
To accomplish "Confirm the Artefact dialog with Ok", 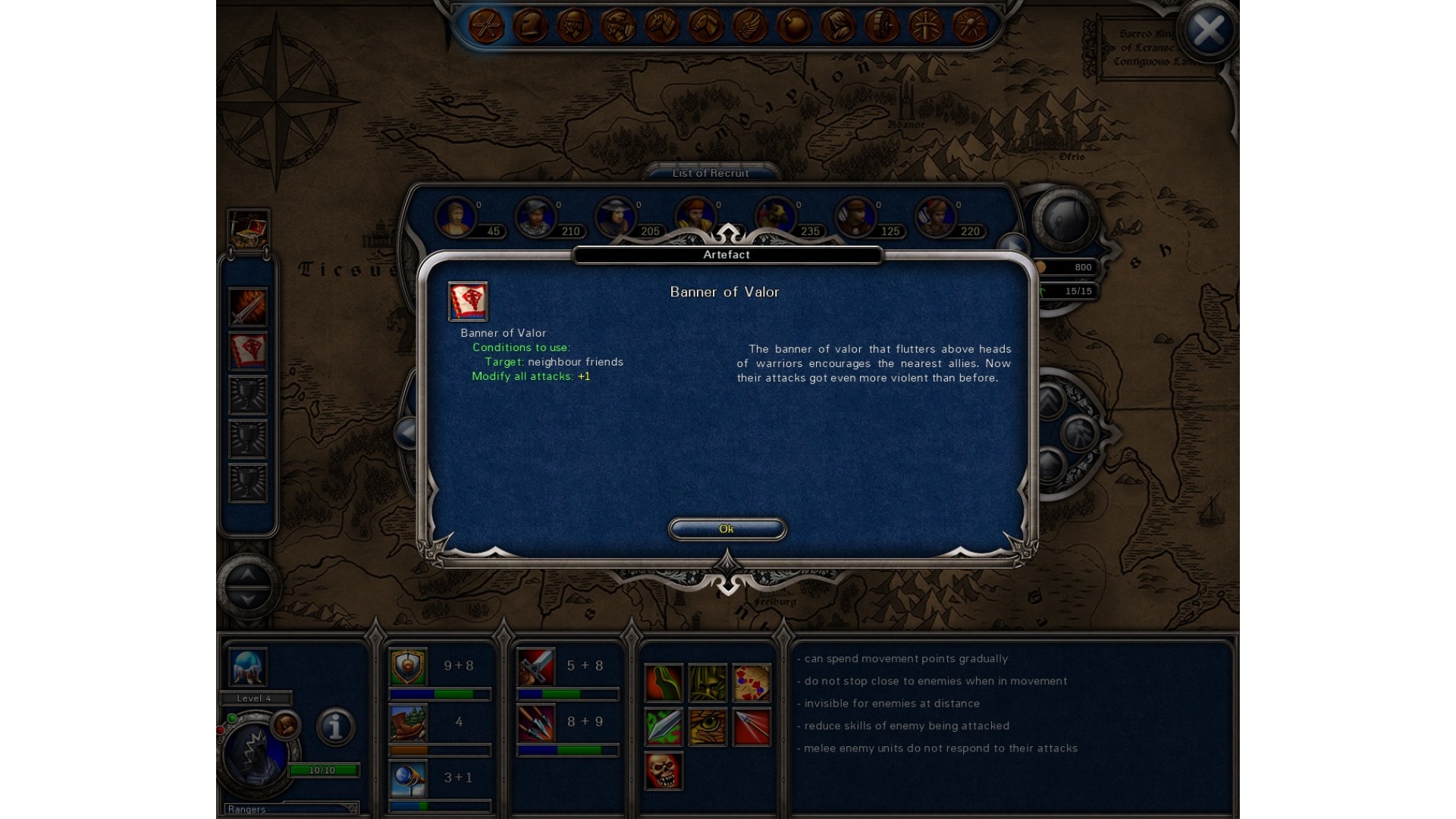I will coord(726,529).
